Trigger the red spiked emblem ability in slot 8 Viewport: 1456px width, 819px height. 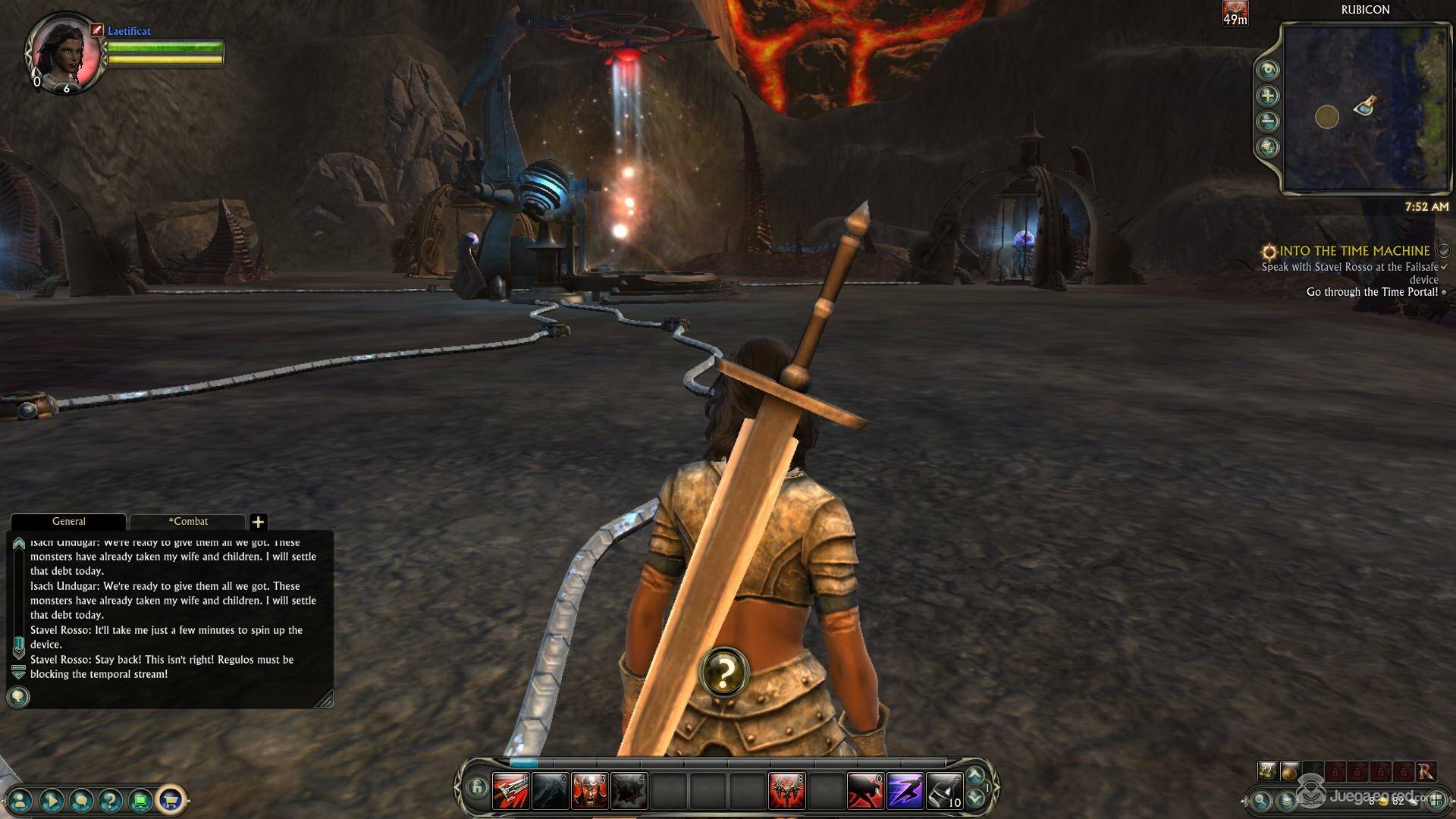click(x=786, y=792)
